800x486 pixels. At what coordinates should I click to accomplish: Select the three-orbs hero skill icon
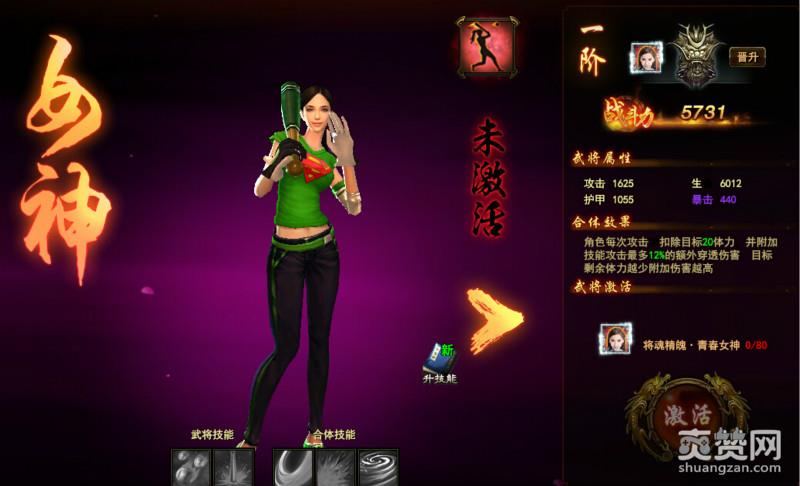190,467
